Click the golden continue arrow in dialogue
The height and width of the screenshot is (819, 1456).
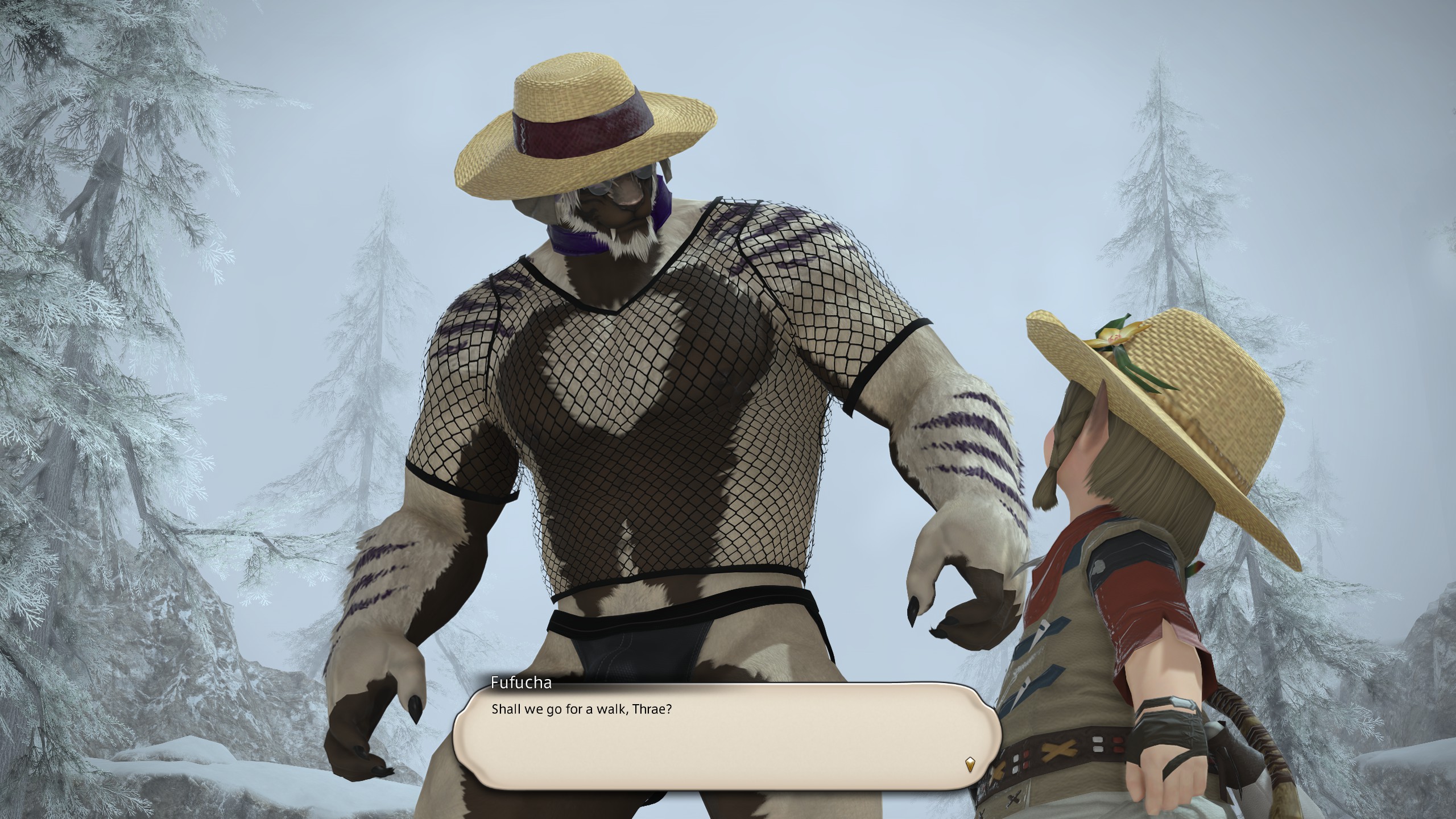970,763
